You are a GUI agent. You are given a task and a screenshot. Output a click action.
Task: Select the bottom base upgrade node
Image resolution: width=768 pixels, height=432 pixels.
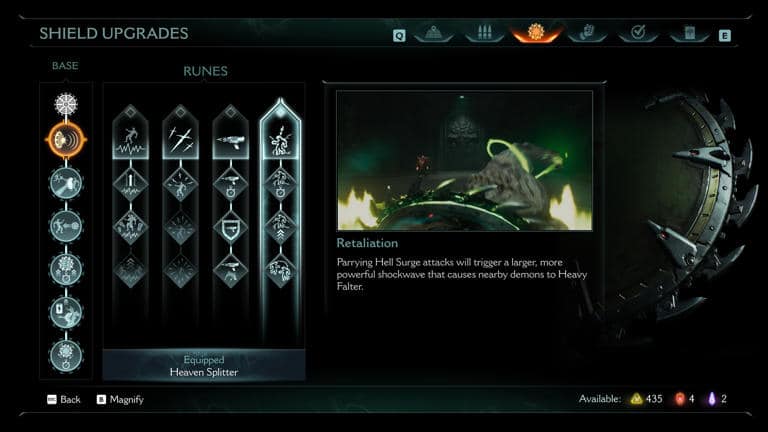(x=66, y=355)
